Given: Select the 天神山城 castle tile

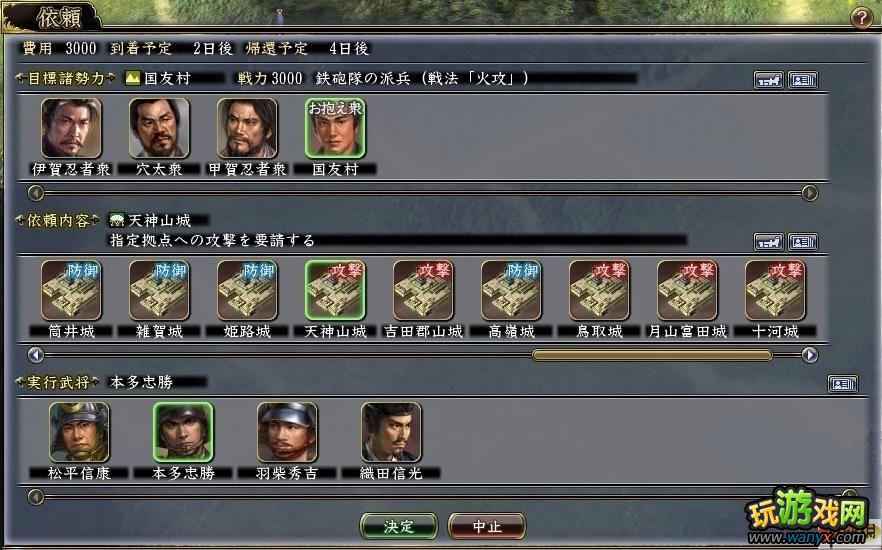Looking at the screenshot, I should click(x=335, y=291).
